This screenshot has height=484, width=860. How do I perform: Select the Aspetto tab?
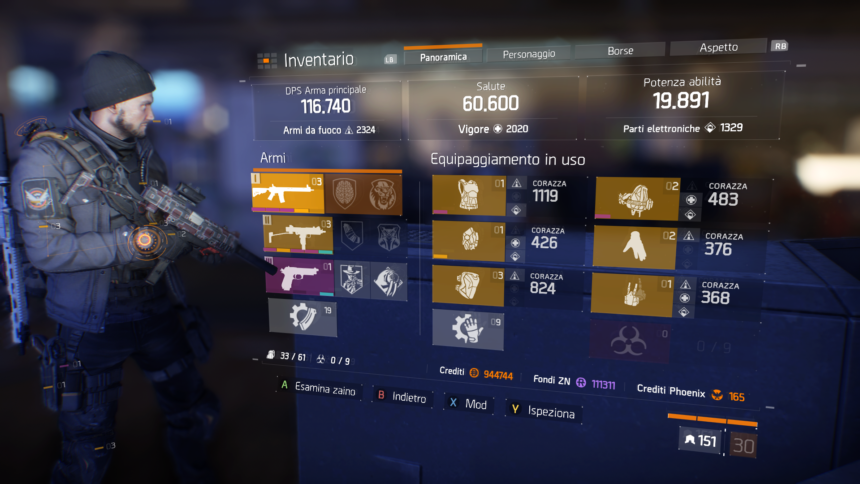coord(718,47)
